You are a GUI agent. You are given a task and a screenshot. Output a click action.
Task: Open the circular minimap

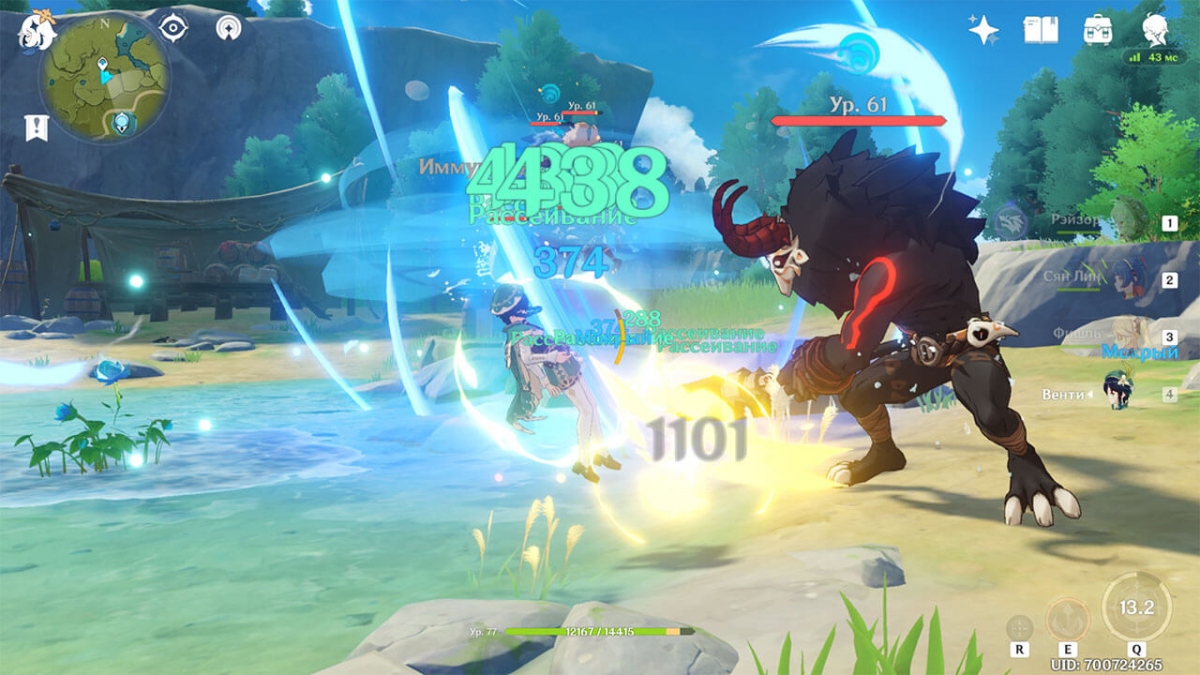(104, 79)
